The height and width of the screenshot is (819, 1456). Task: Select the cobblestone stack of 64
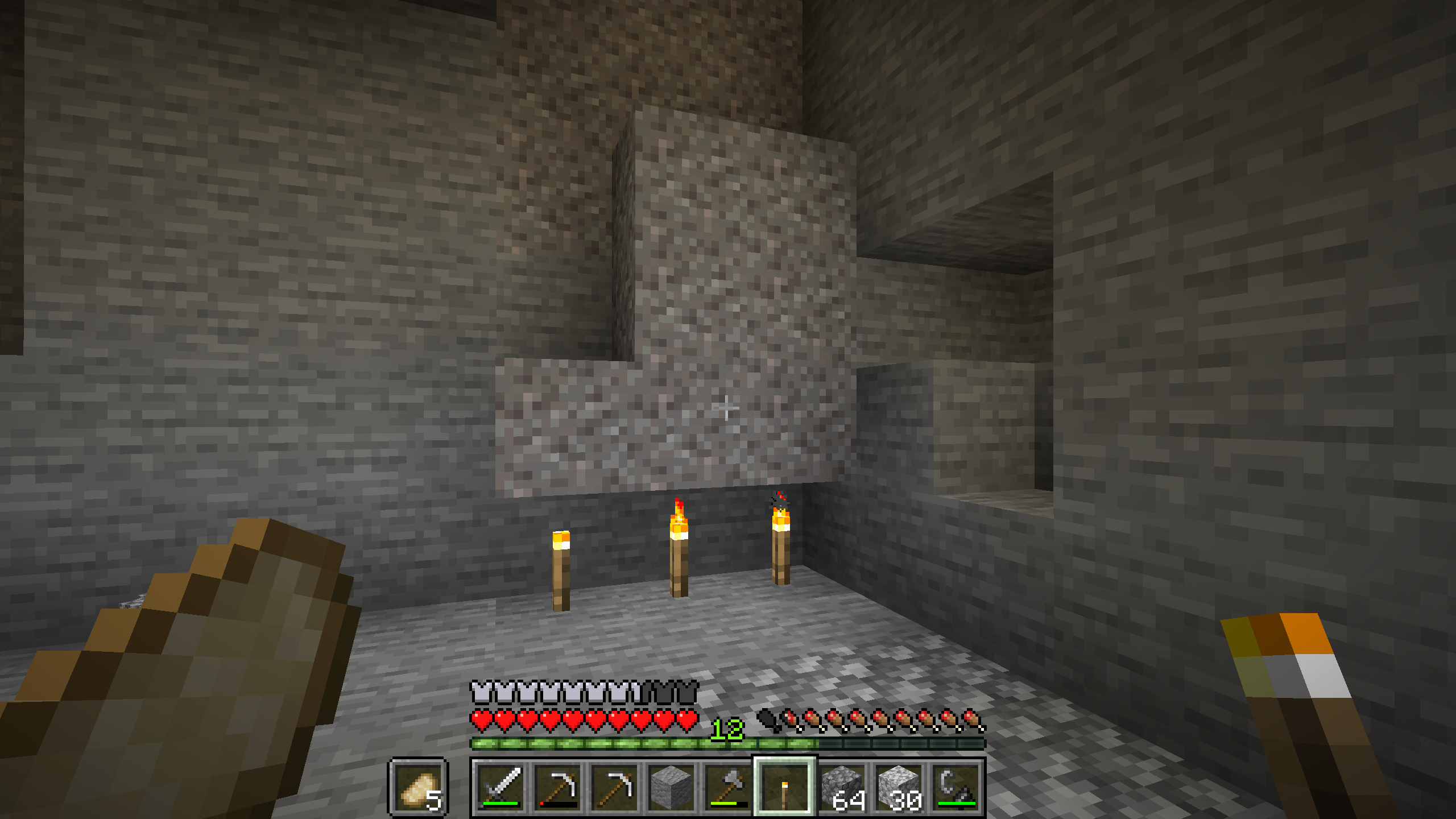click(x=842, y=787)
